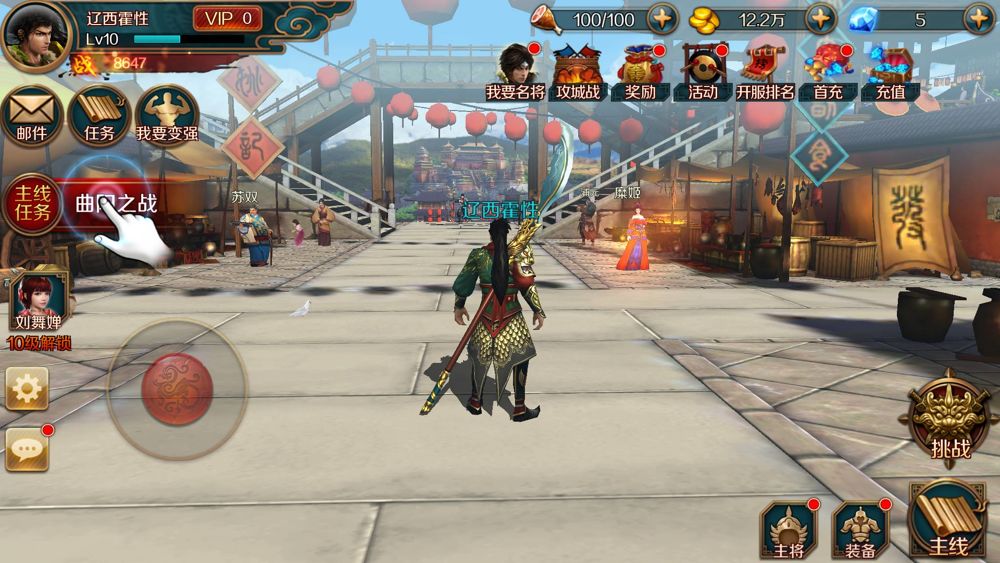Screen dimensions: 1000x563
Task: Open the 充值 recharge chest
Action: (x=890, y=72)
